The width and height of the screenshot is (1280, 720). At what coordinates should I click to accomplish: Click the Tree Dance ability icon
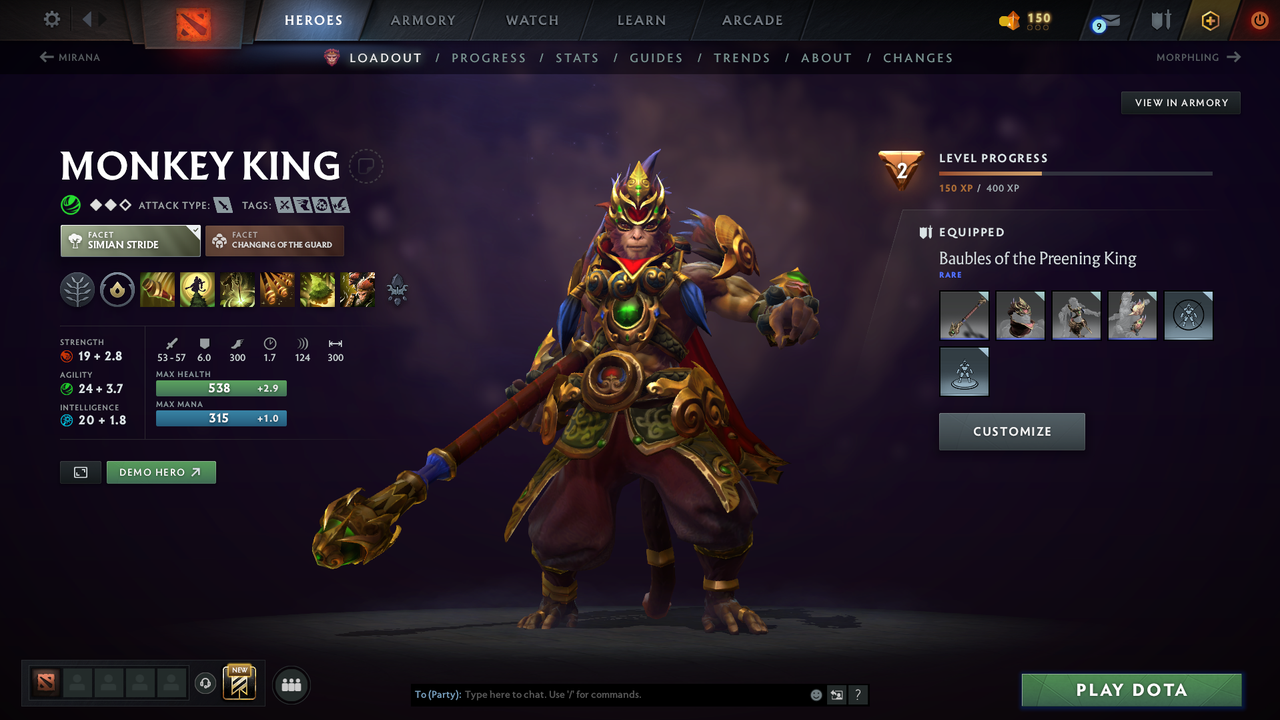[x=198, y=290]
